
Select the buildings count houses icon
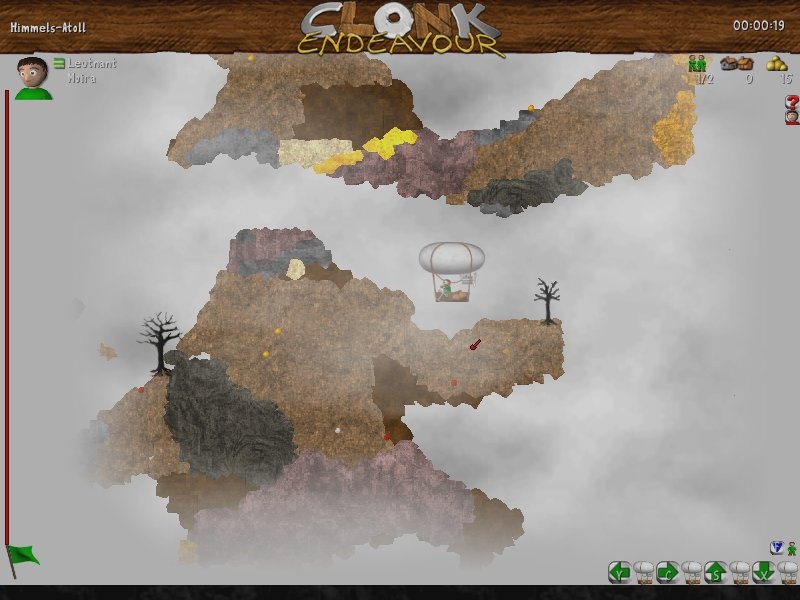point(737,63)
